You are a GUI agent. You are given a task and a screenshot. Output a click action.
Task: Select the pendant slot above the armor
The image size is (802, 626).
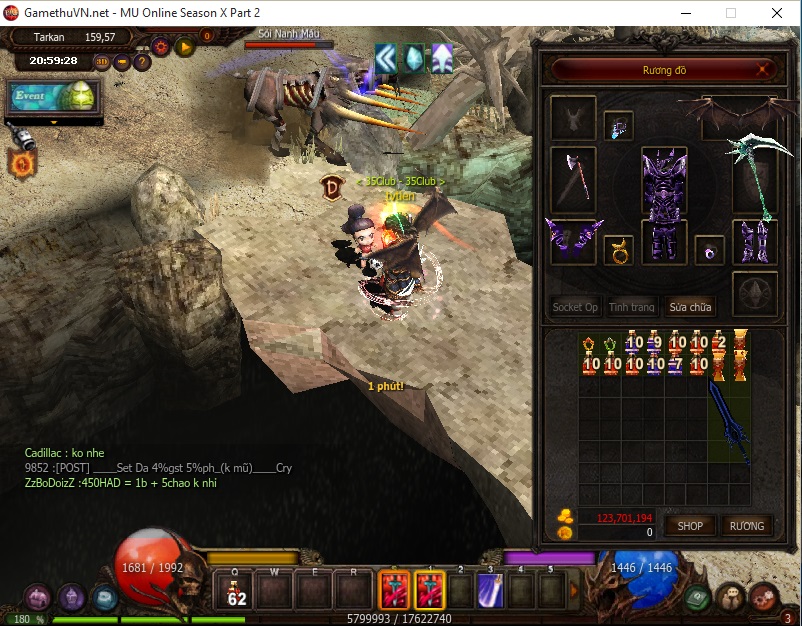coord(618,126)
